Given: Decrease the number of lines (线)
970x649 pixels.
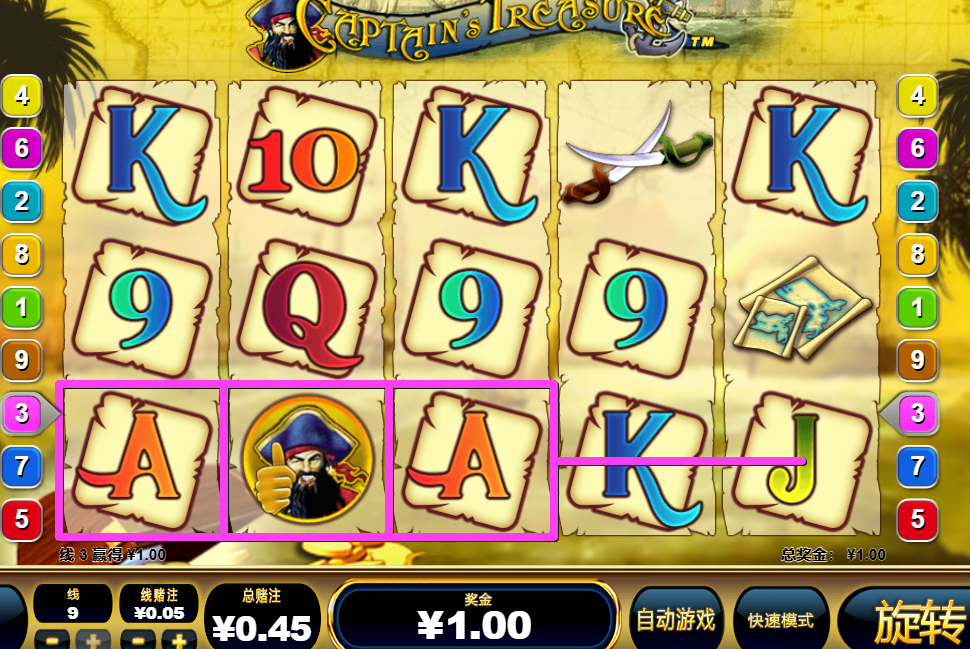Looking at the screenshot, I should click(x=52, y=640).
